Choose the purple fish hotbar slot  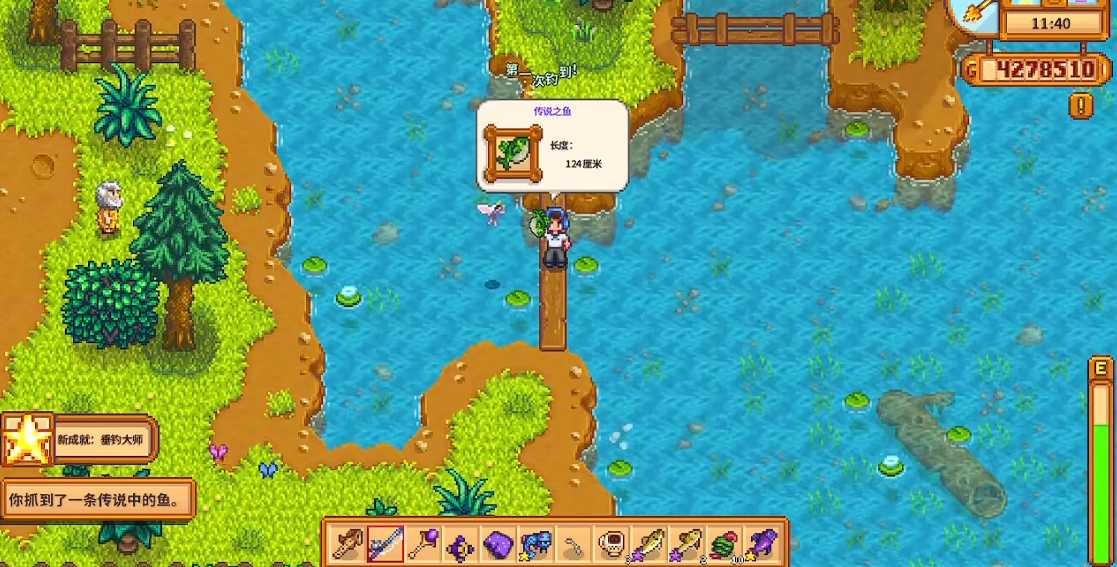[x=762, y=545]
